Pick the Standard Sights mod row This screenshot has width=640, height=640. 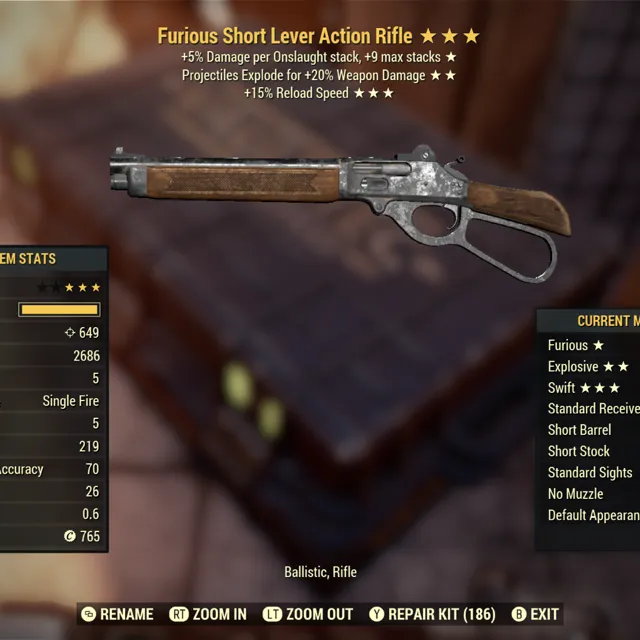(590, 472)
